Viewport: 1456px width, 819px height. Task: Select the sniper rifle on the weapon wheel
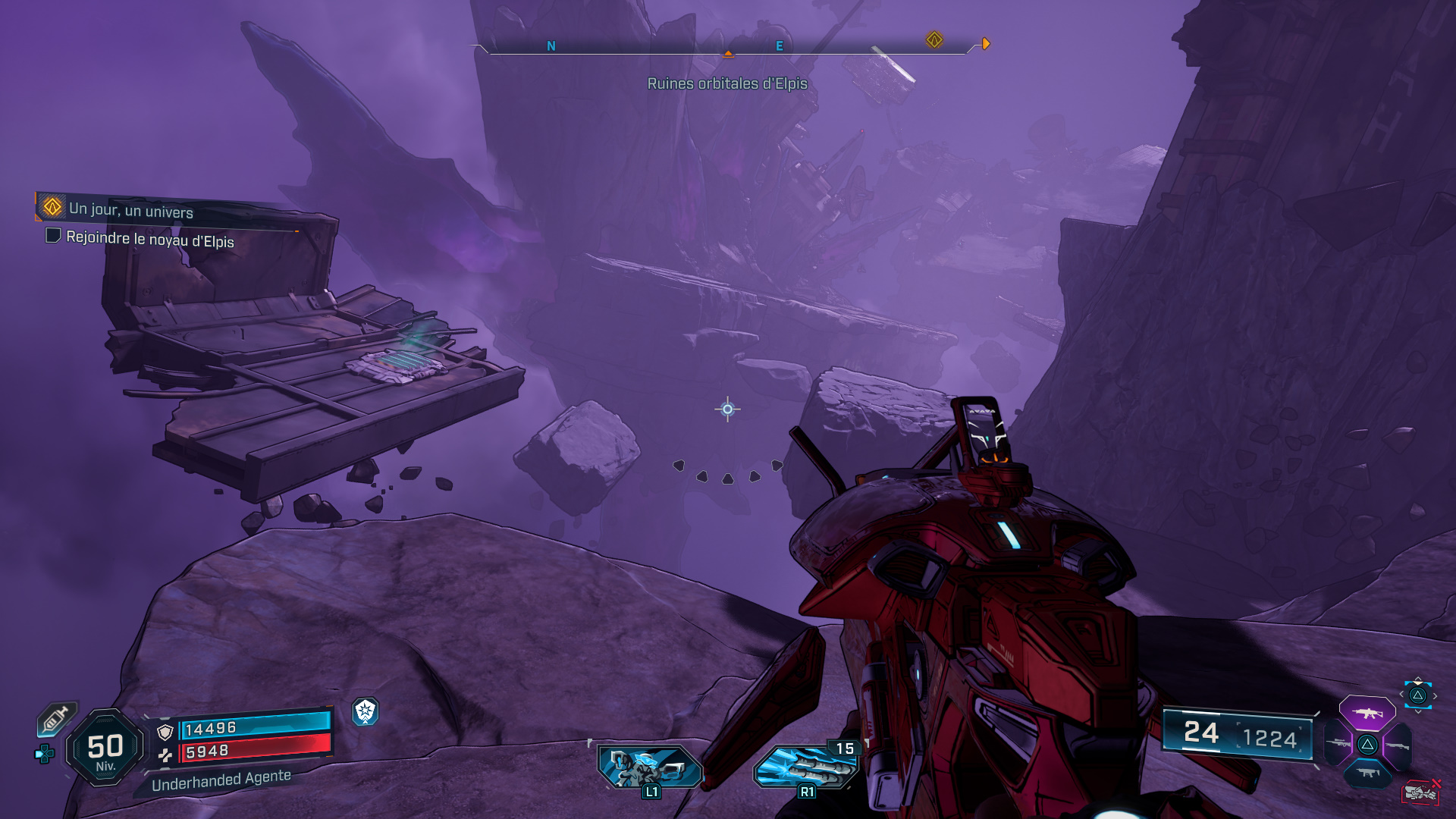(1338, 743)
